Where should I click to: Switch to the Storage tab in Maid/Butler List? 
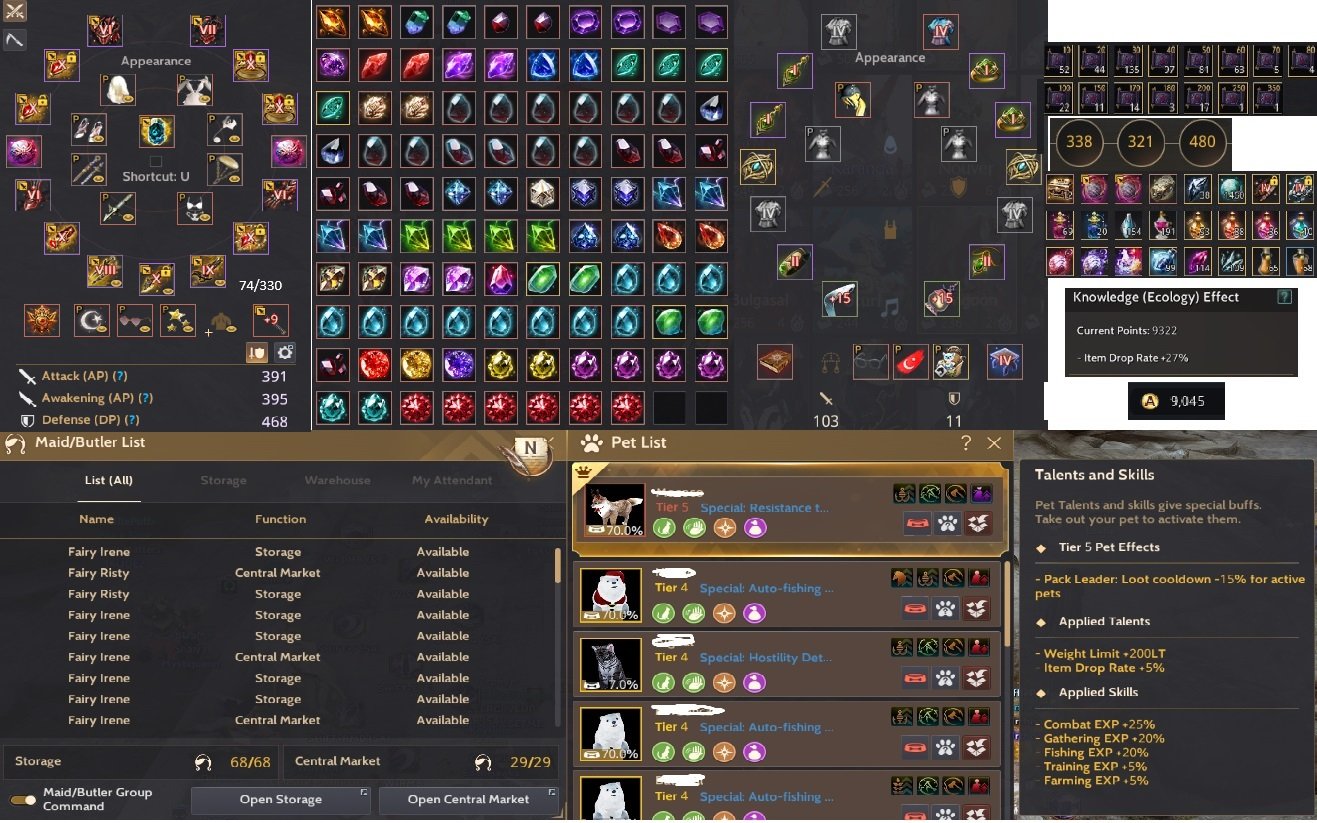(223, 480)
